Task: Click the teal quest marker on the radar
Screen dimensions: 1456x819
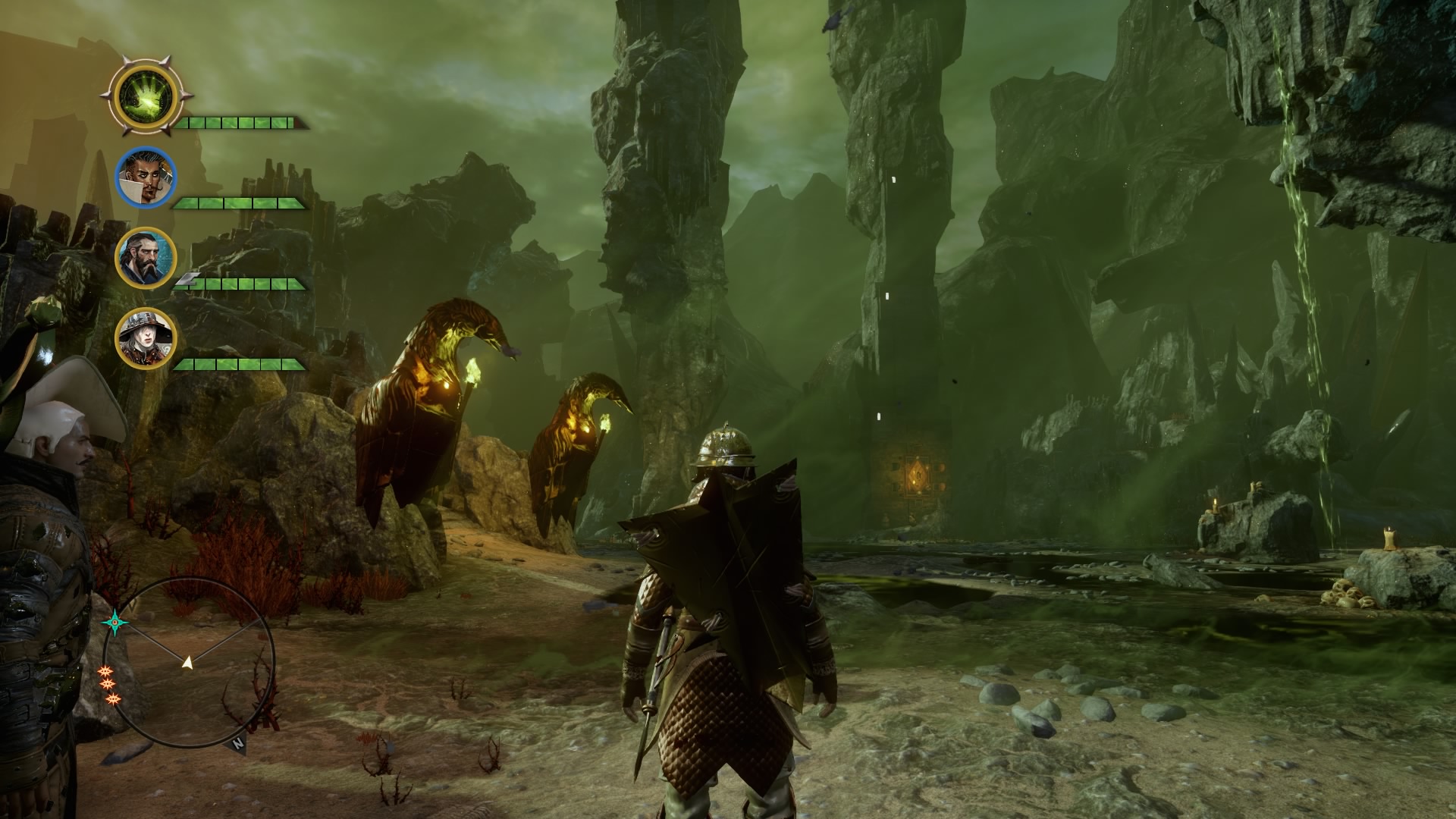Action: tap(115, 623)
